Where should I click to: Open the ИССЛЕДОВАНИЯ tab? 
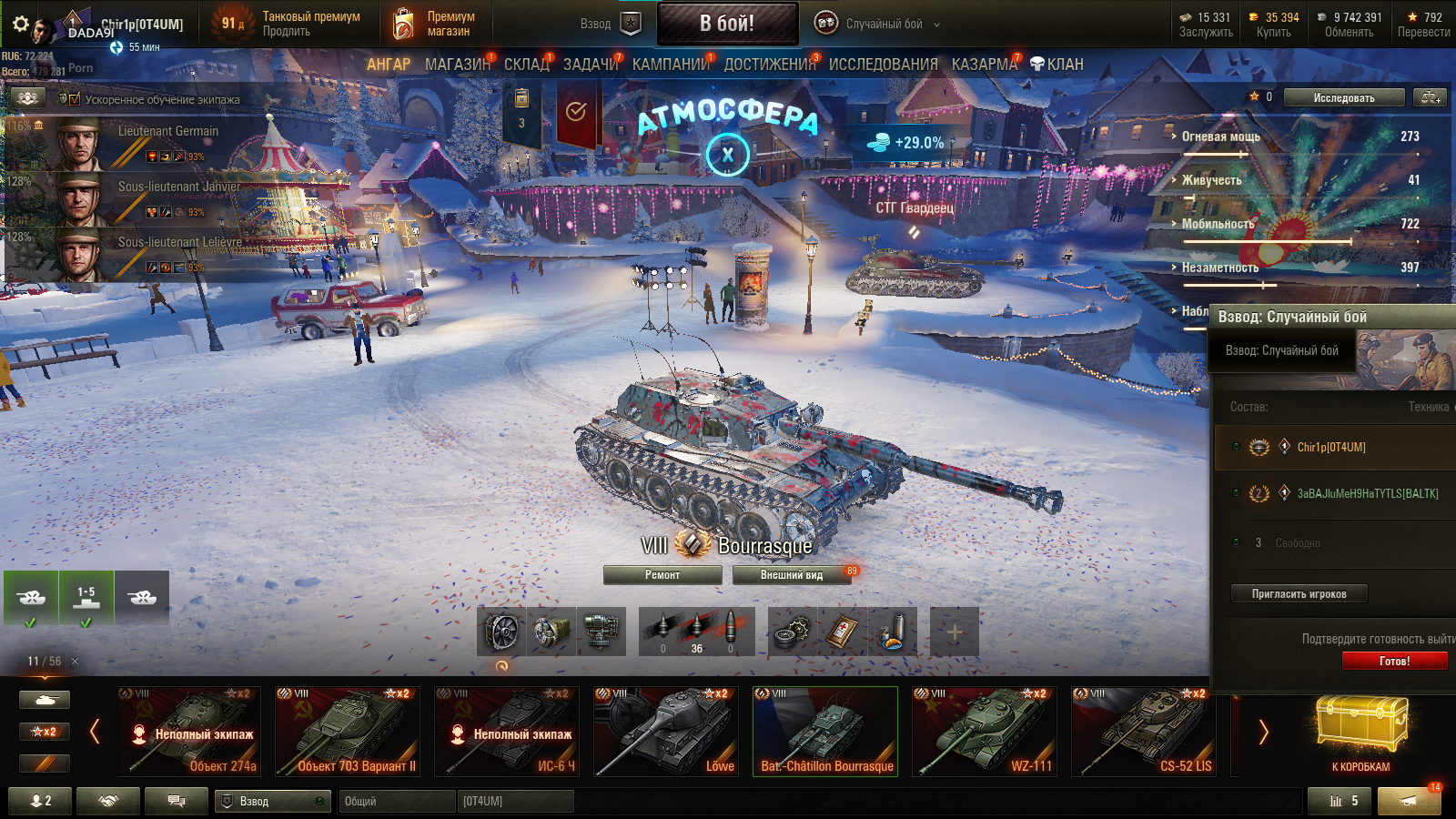tap(883, 65)
